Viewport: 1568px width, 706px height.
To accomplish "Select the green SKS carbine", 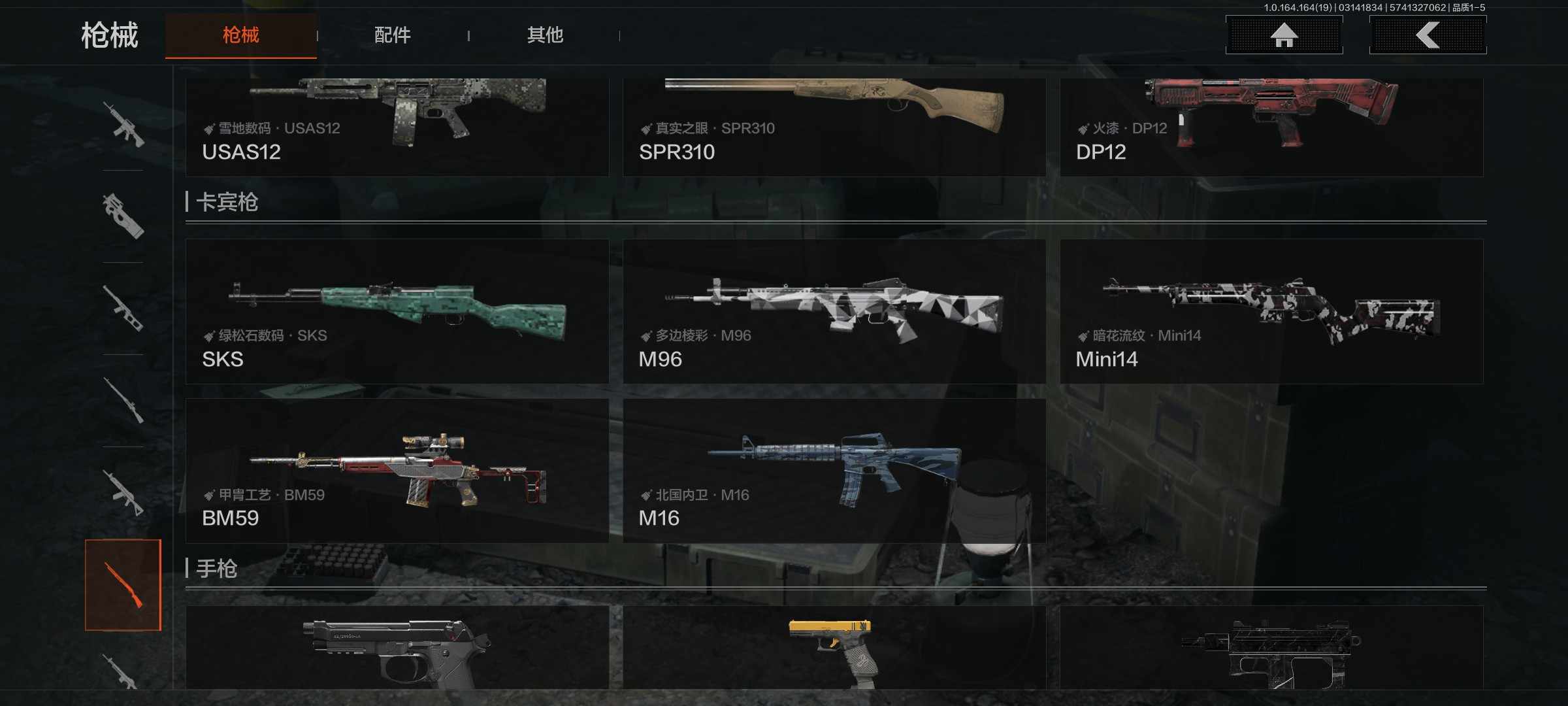I will pos(397,311).
